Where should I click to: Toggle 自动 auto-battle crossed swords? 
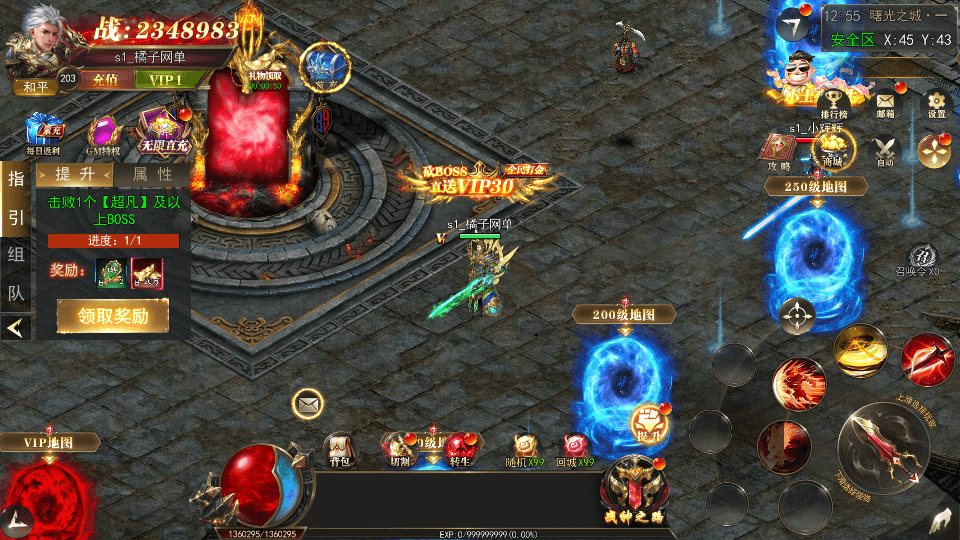click(x=885, y=150)
